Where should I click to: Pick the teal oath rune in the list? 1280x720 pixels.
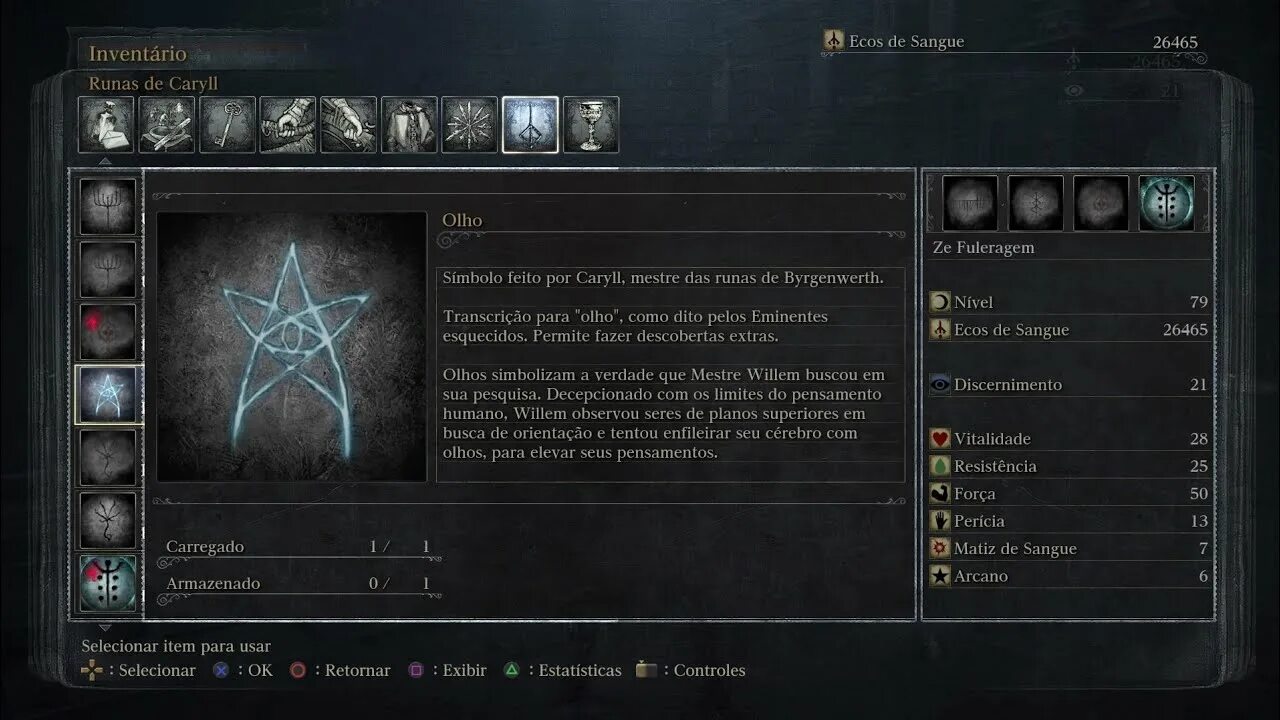(108, 583)
